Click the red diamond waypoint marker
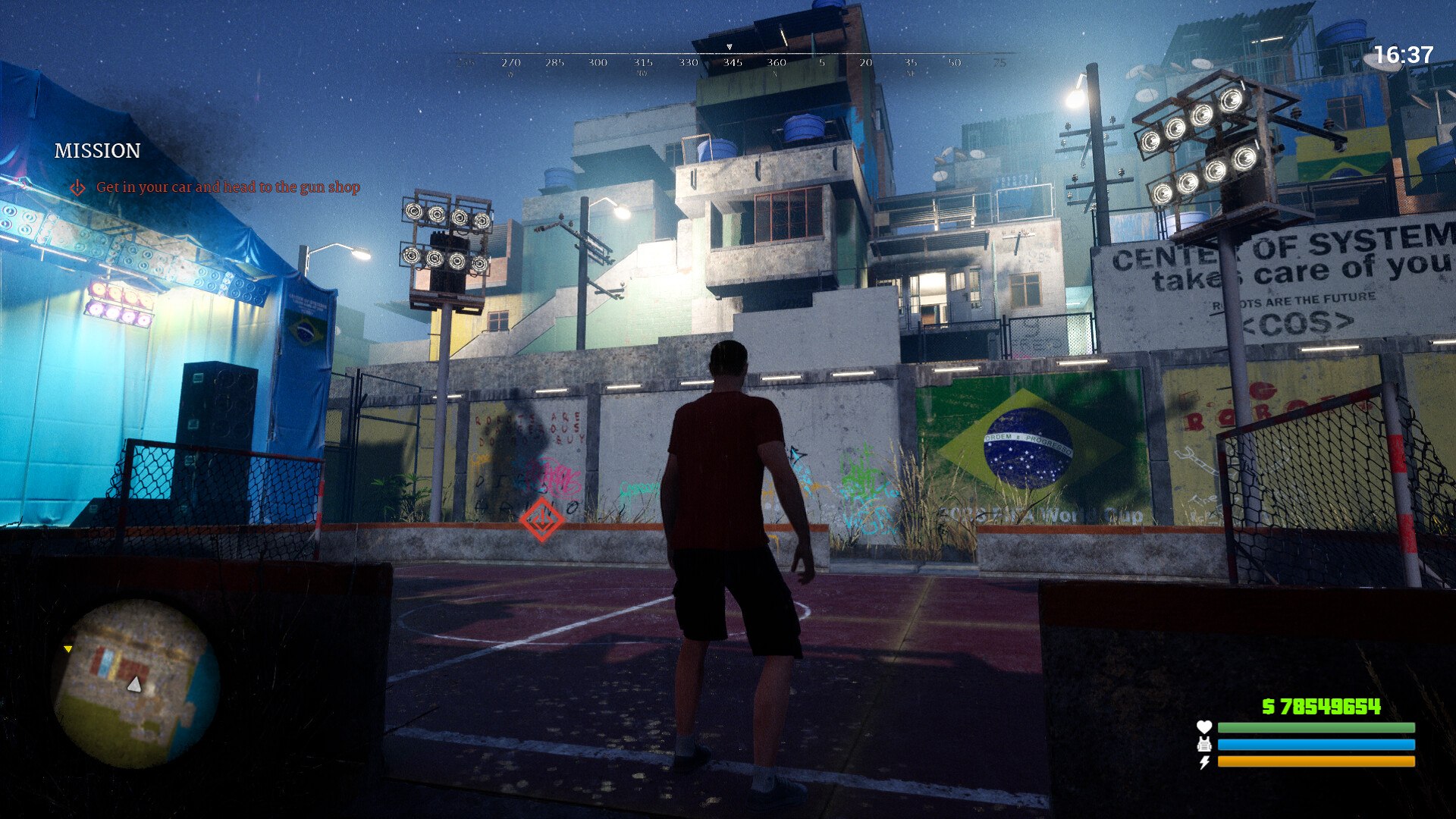The width and height of the screenshot is (1456, 819). pyautogui.click(x=541, y=519)
